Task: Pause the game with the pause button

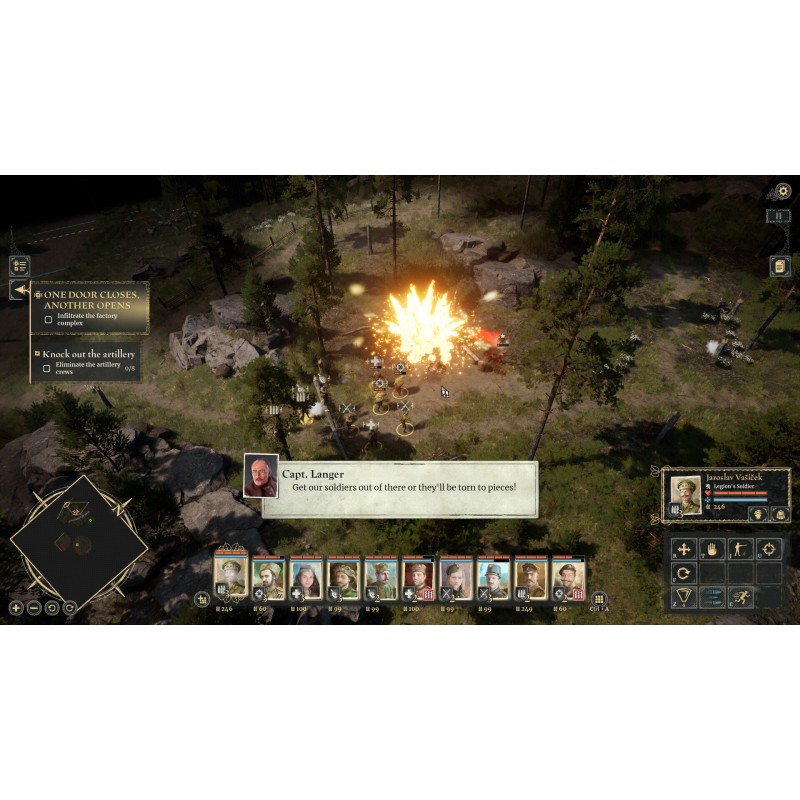Action: pyautogui.click(x=780, y=215)
